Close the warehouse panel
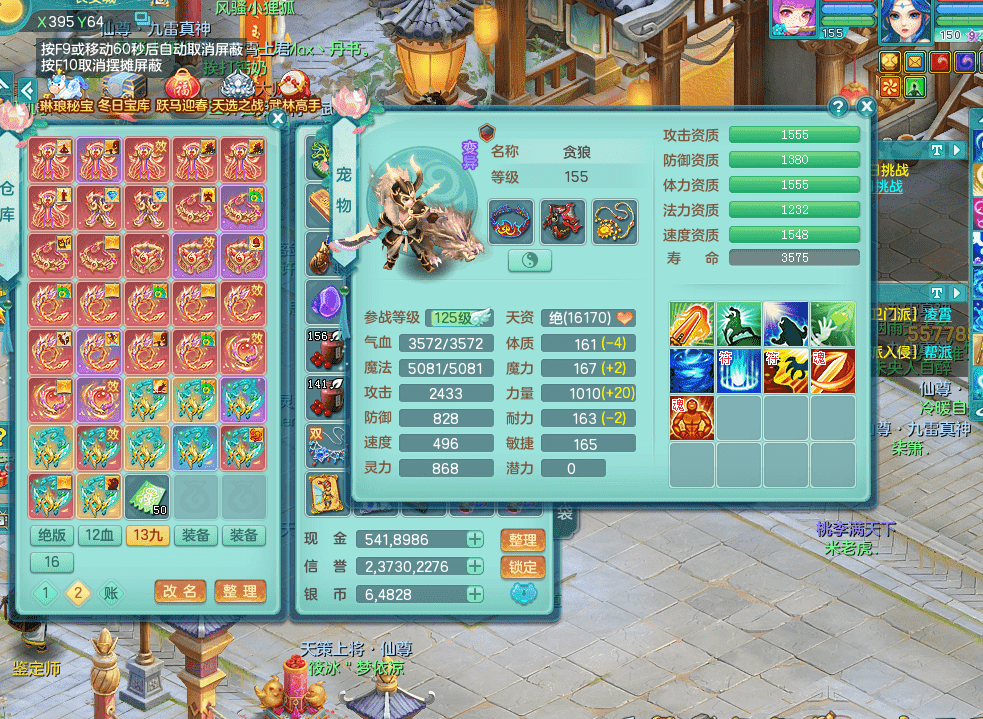 tap(278, 118)
